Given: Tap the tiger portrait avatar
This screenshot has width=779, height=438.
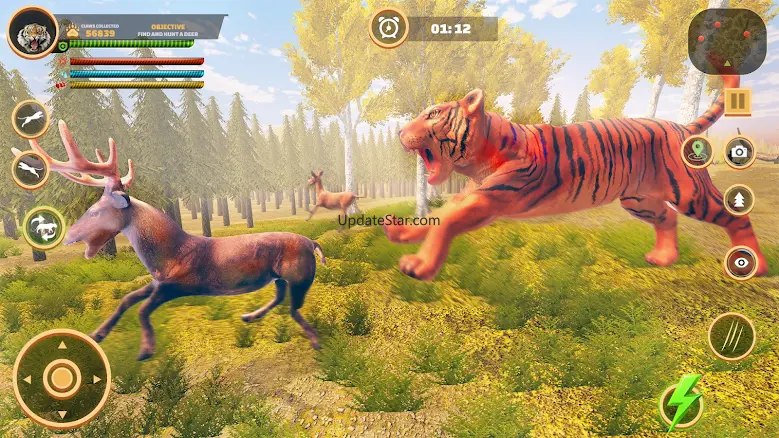Looking at the screenshot, I should click(x=32, y=34).
